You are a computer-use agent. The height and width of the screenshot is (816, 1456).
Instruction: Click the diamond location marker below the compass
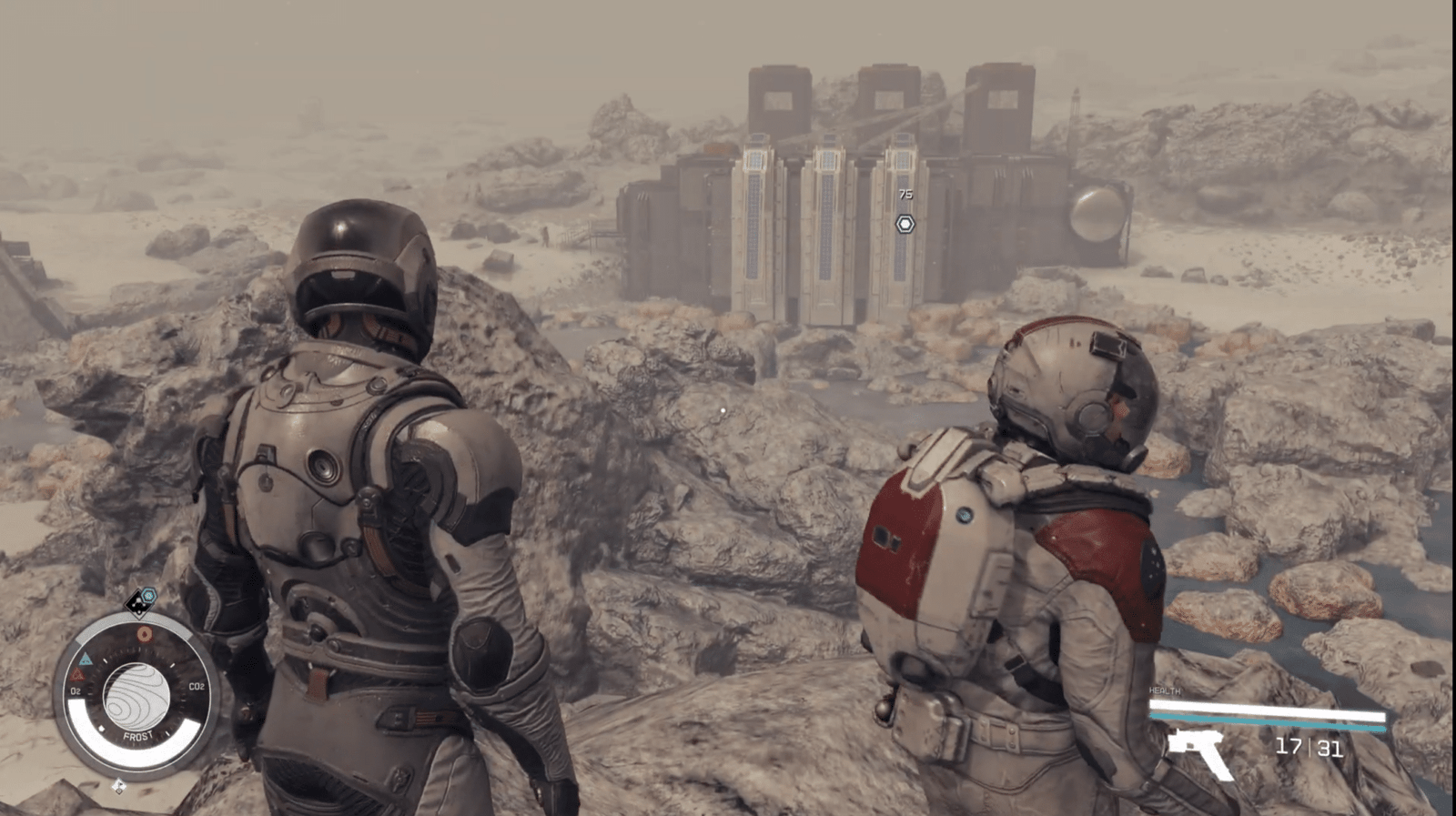pyautogui.click(x=118, y=786)
